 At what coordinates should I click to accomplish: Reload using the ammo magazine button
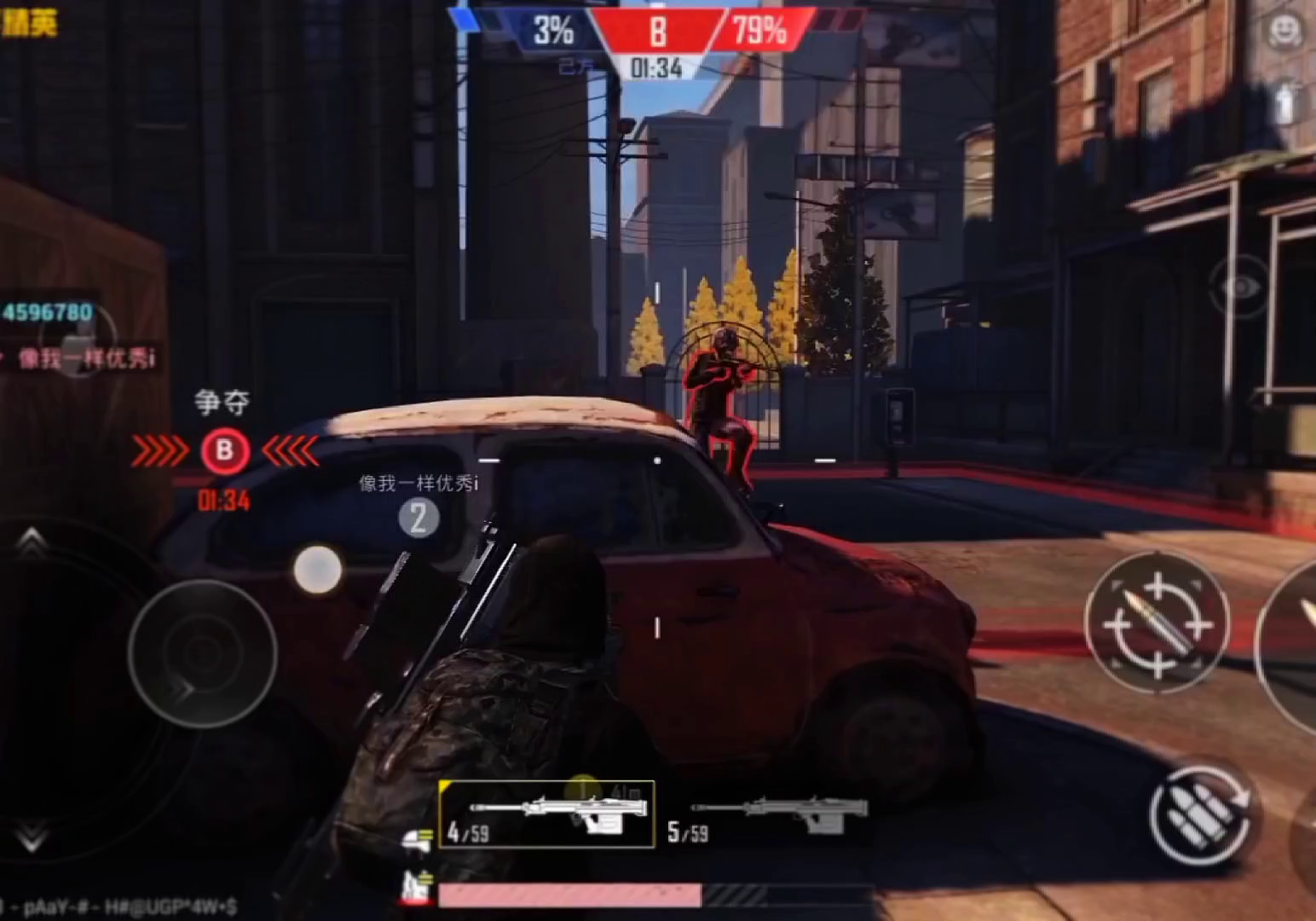tap(1199, 814)
